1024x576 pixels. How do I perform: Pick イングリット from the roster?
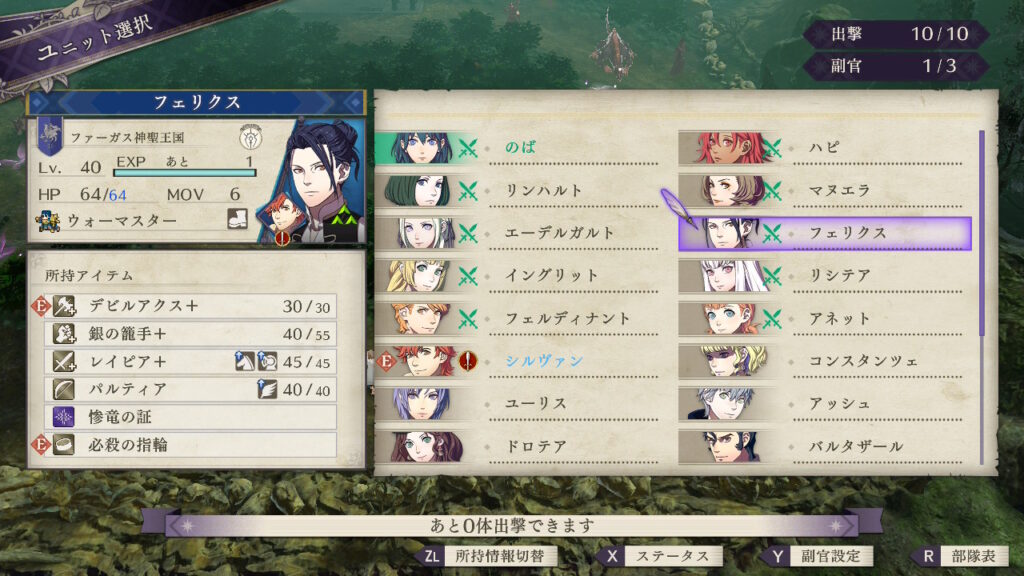coord(520,276)
